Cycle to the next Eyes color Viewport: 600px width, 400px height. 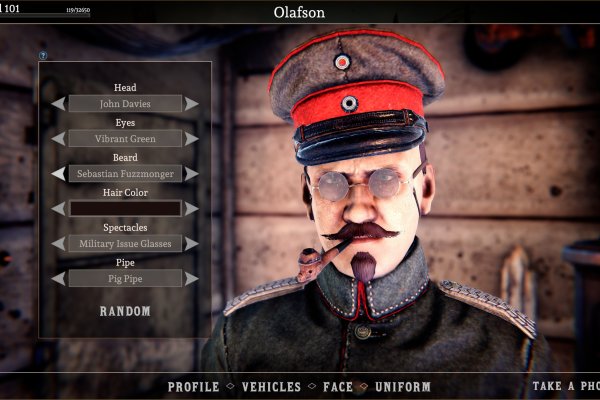191,138
